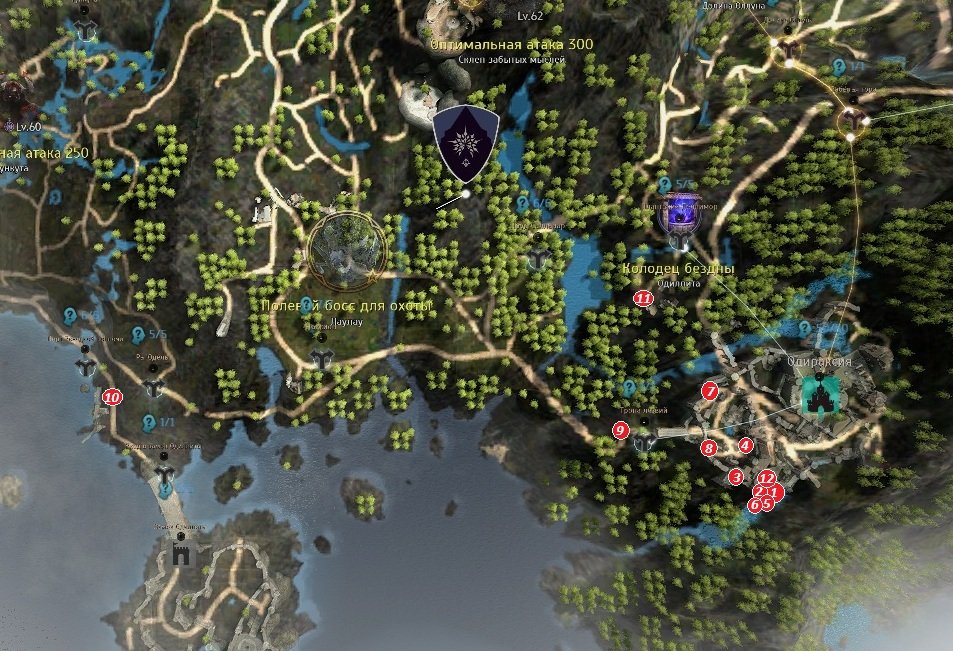953x651 pixels.
Task: Open the 1/1 knowledge question mark marker
Action: click(x=149, y=422)
